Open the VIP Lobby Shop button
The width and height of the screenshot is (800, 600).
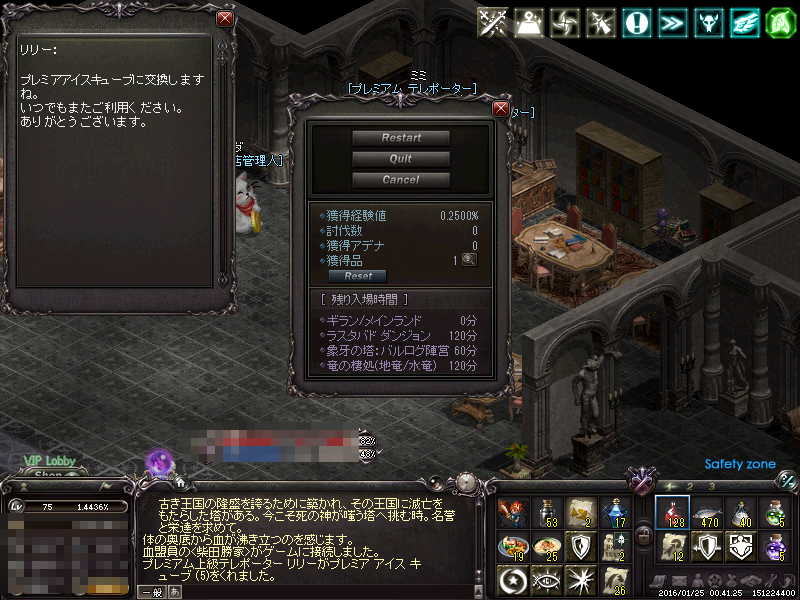(48, 474)
